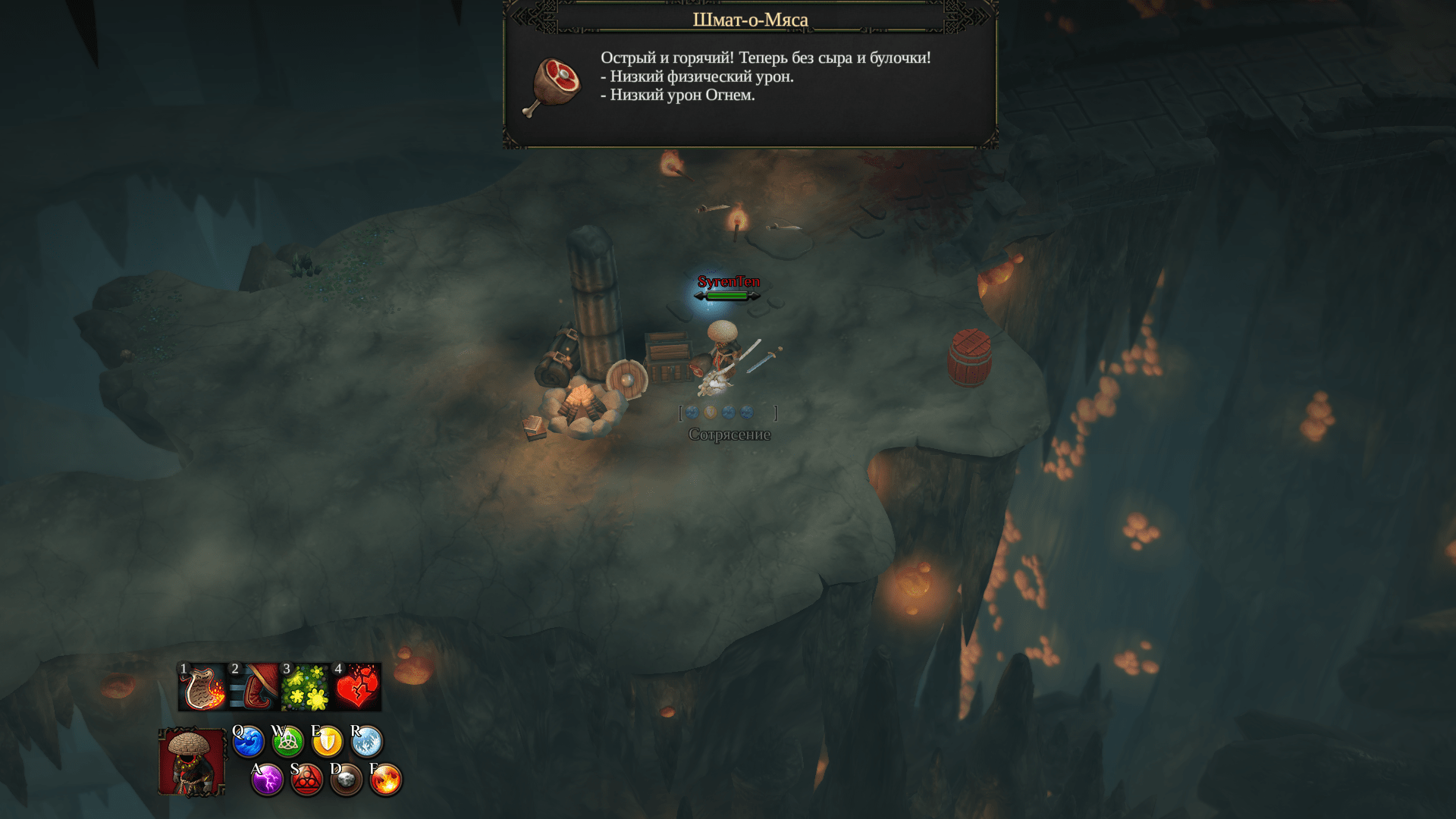Choose the Fire element orb

click(385, 780)
